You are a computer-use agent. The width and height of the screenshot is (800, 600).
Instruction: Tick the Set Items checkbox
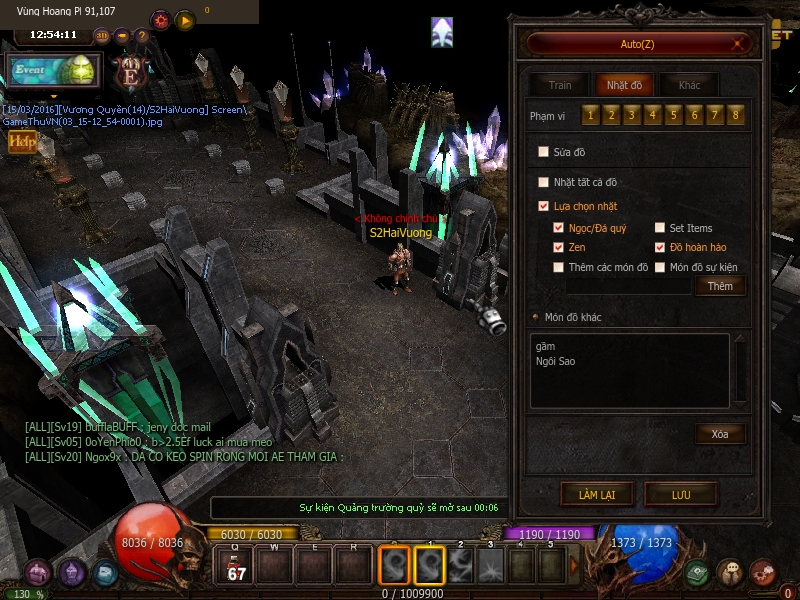pos(660,228)
